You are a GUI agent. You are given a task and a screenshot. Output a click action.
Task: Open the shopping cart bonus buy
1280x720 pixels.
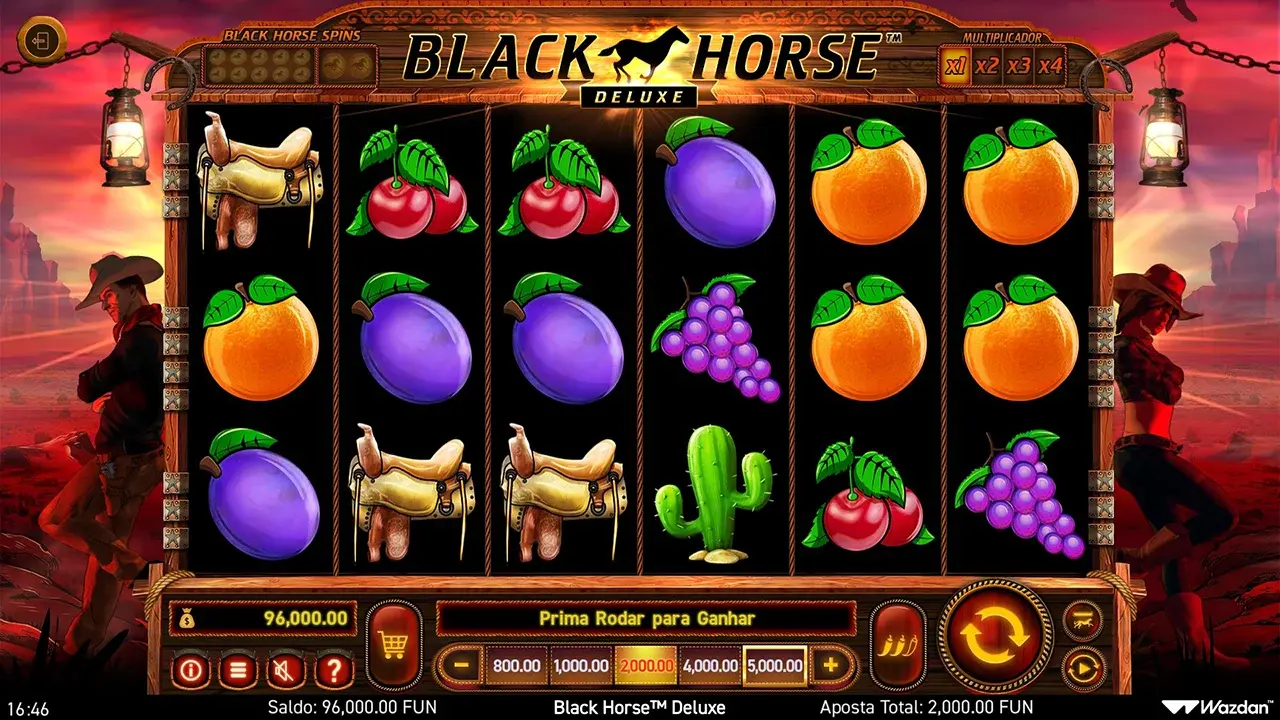point(393,645)
